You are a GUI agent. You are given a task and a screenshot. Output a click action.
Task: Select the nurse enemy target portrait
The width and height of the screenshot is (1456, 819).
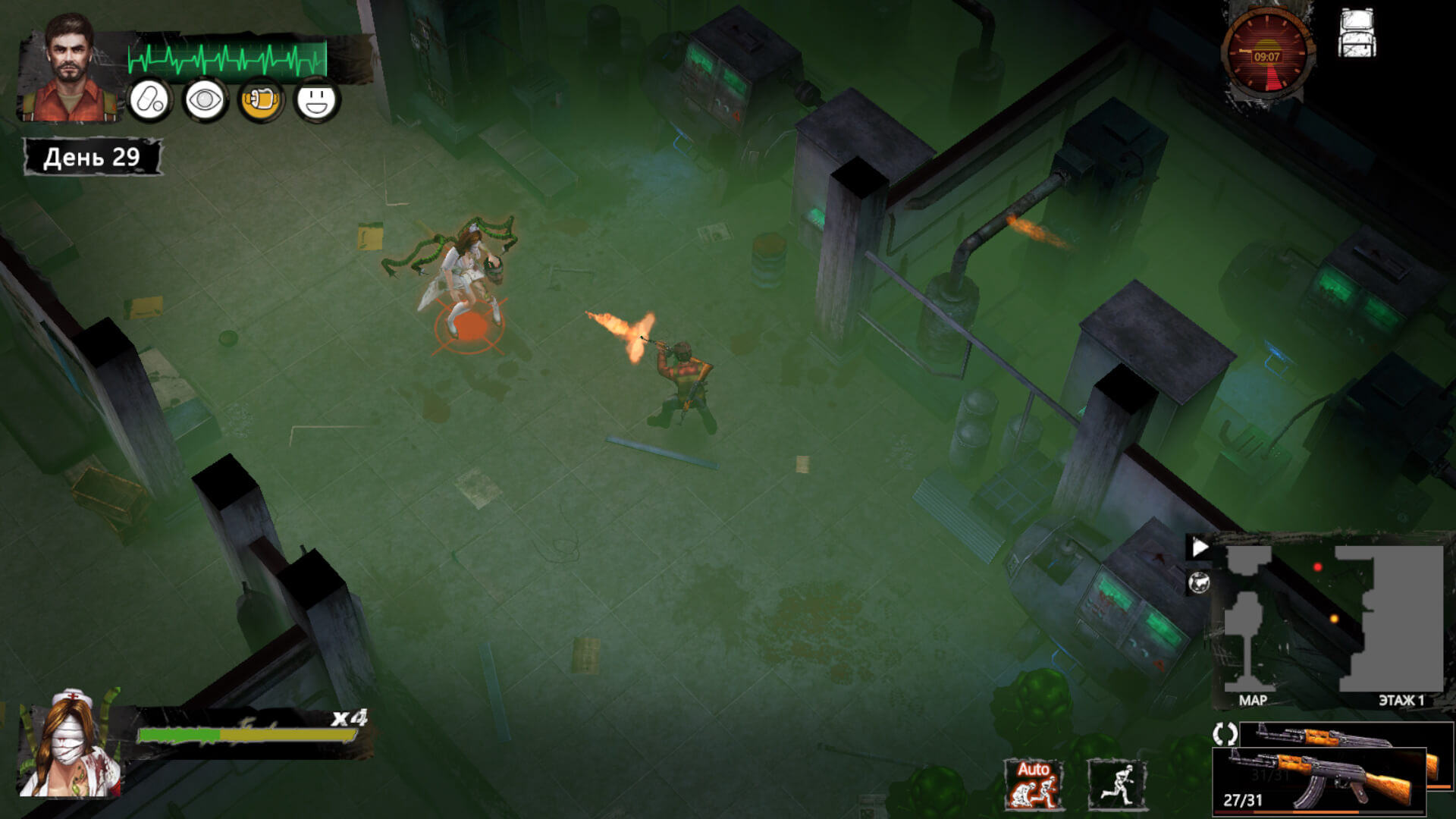pos(71,745)
